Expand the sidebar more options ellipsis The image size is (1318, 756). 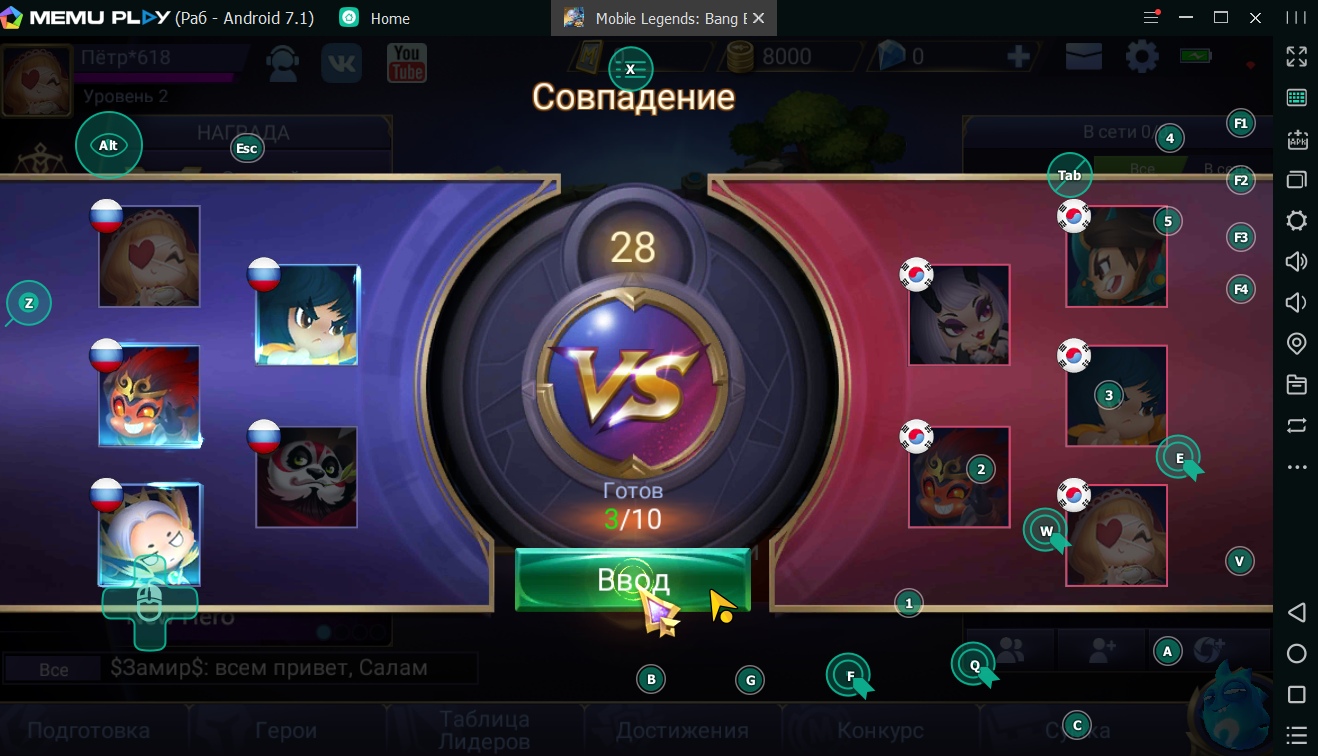tap(1296, 466)
